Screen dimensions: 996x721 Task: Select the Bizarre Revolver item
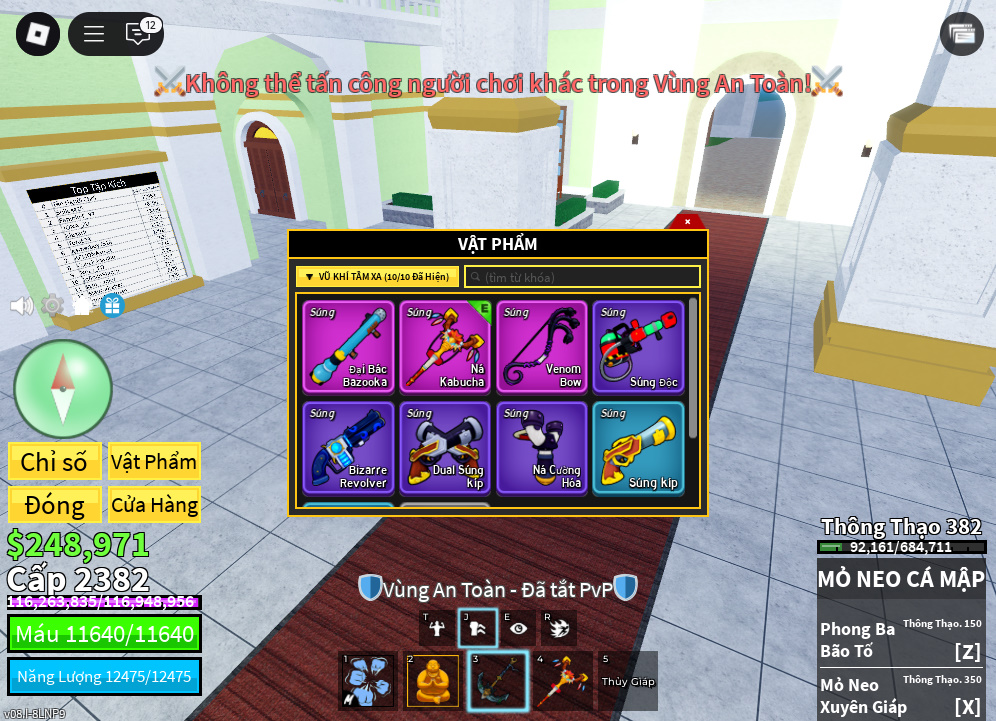point(349,447)
